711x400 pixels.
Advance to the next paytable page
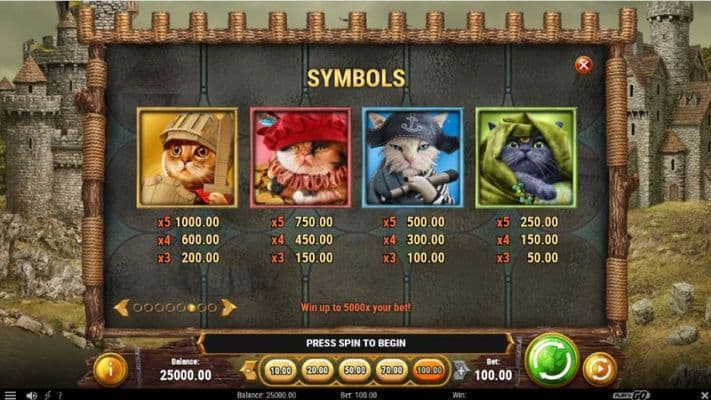click(x=229, y=307)
